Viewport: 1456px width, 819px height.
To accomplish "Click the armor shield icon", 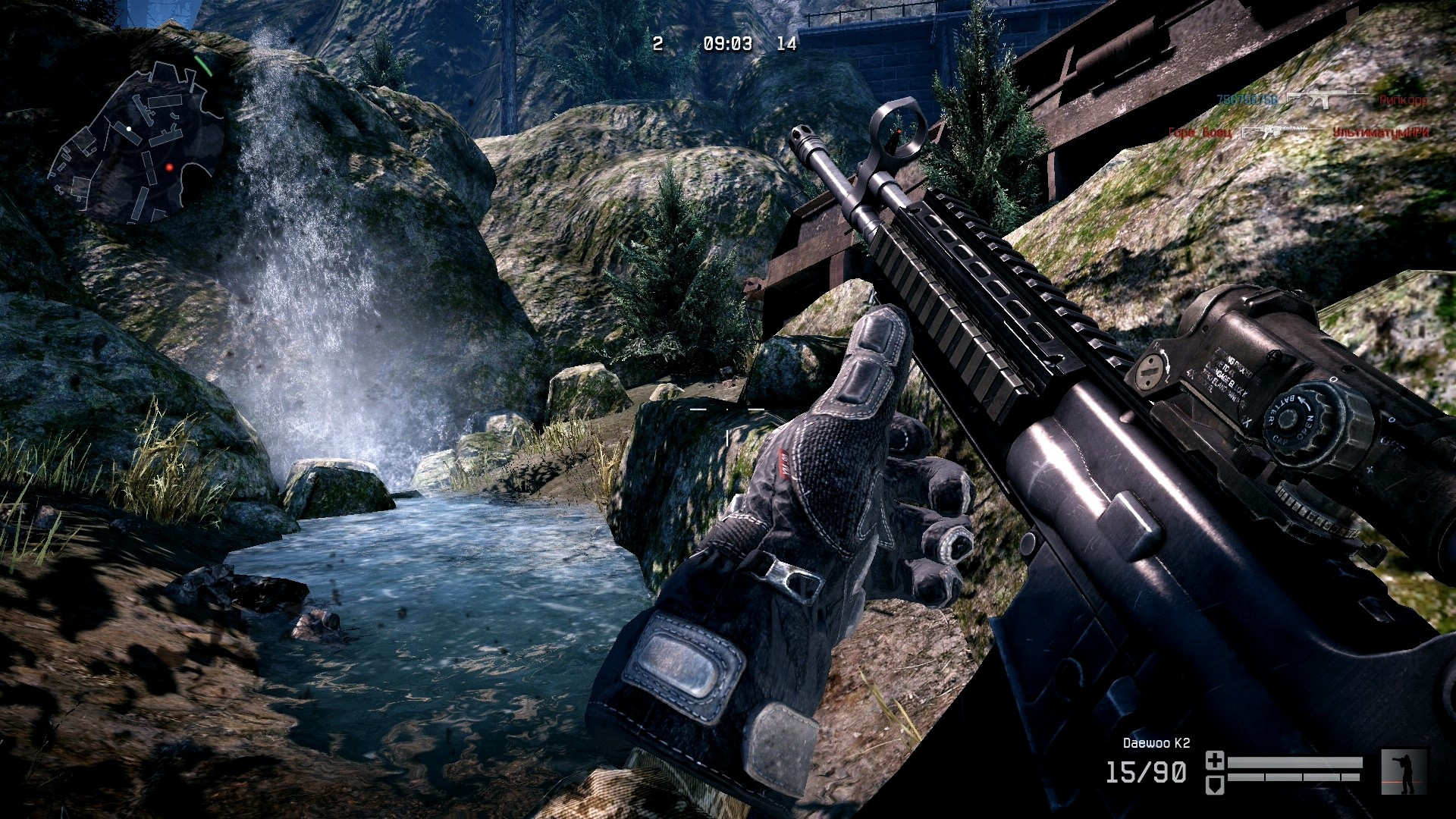I will click(x=1215, y=783).
